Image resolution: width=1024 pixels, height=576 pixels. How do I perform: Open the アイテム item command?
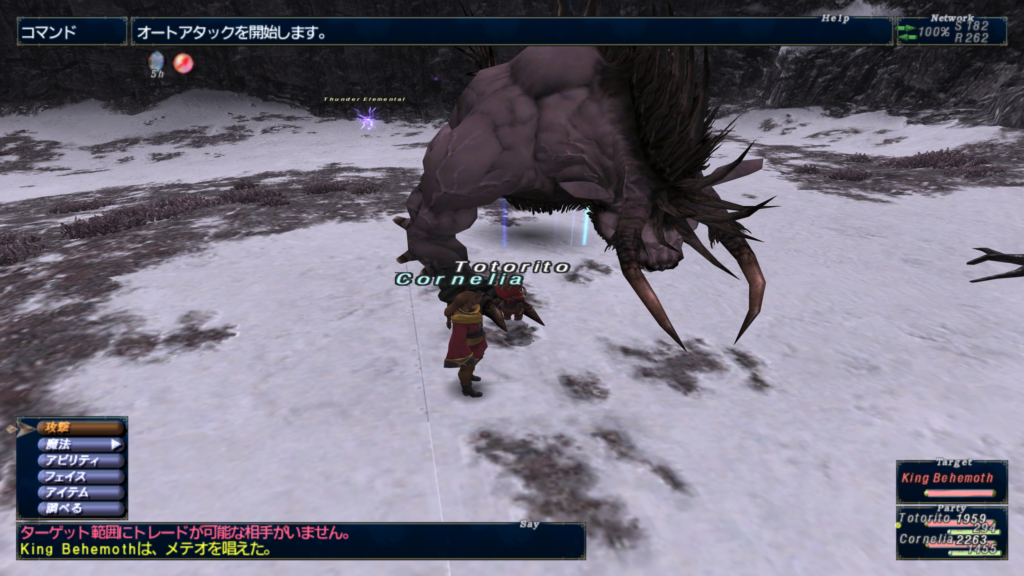click(x=80, y=492)
